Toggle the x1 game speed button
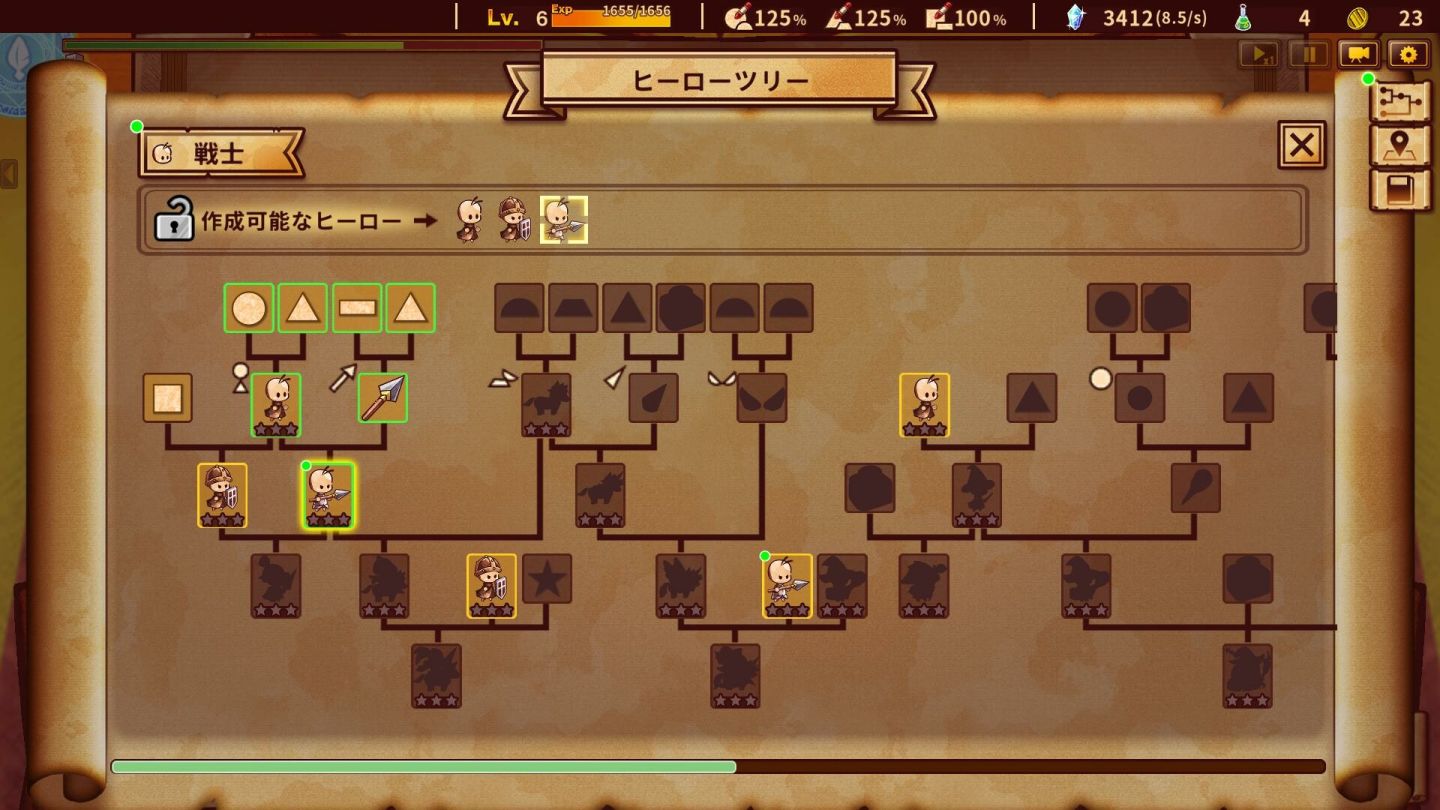Viewport: 1440px width, 810px height. pos(1259,55)
